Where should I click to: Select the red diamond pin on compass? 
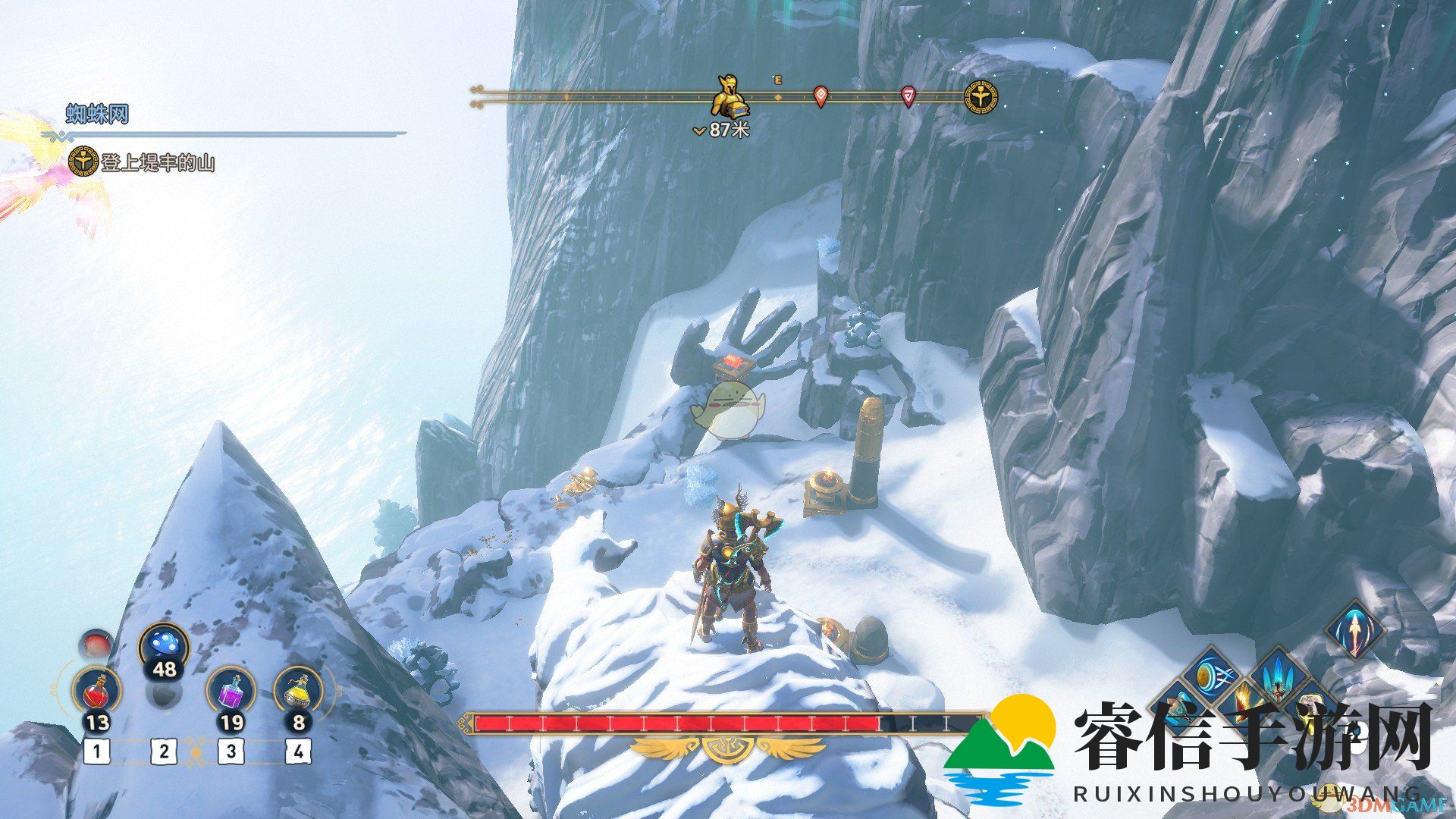tap(820, 96)
